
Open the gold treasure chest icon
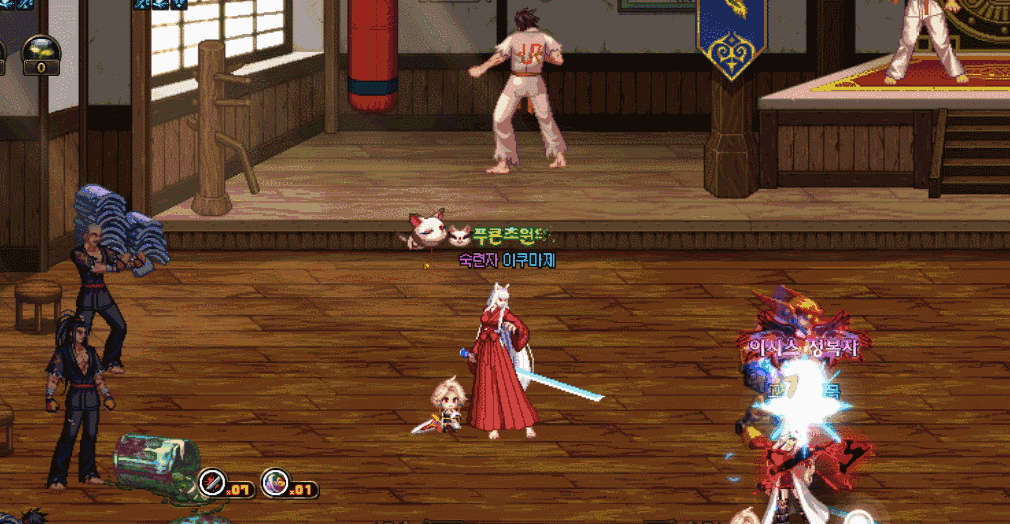pyautogui.click(x=41, y=48)
